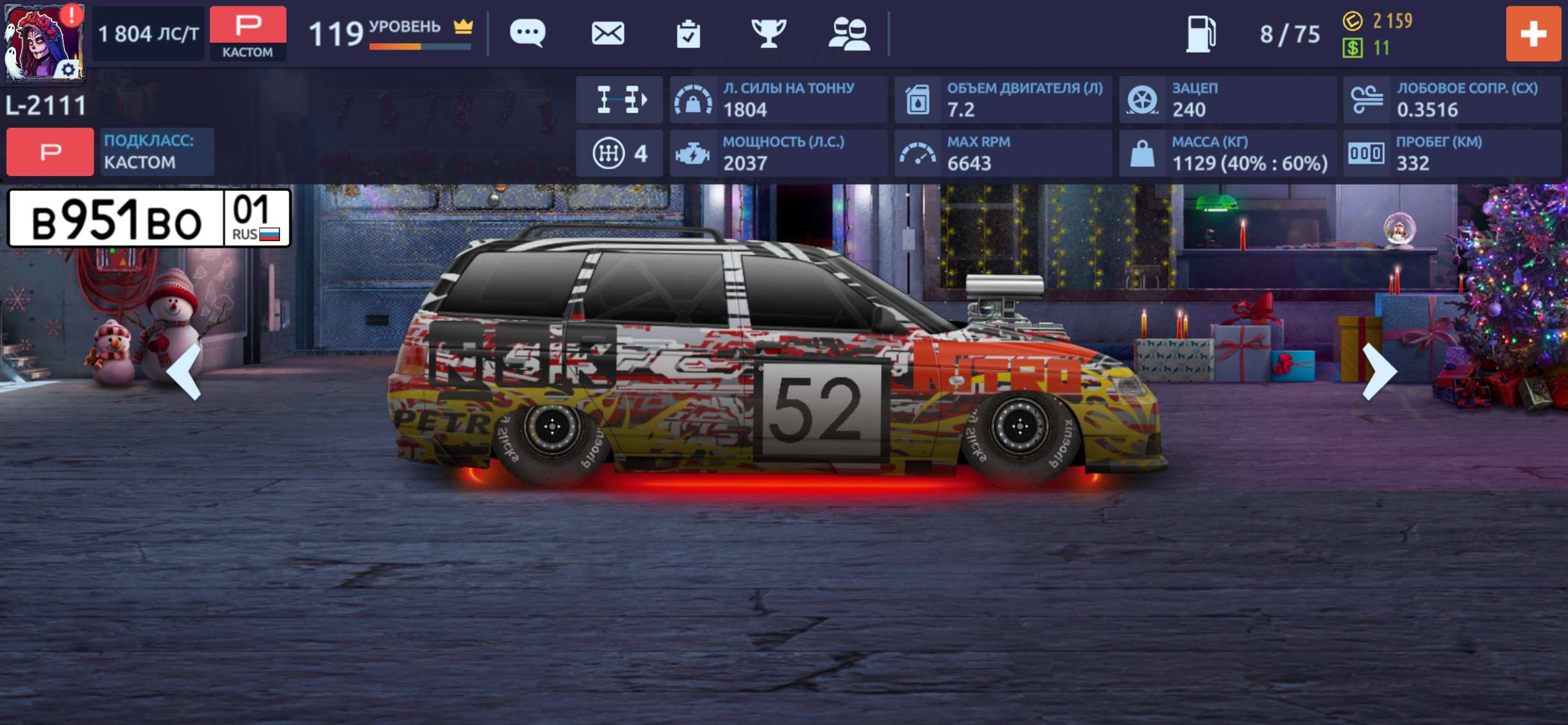Screen dimensions: 1568x725
Task: Open the daily tasks clipboard
Action: click(x=689, y=34)
